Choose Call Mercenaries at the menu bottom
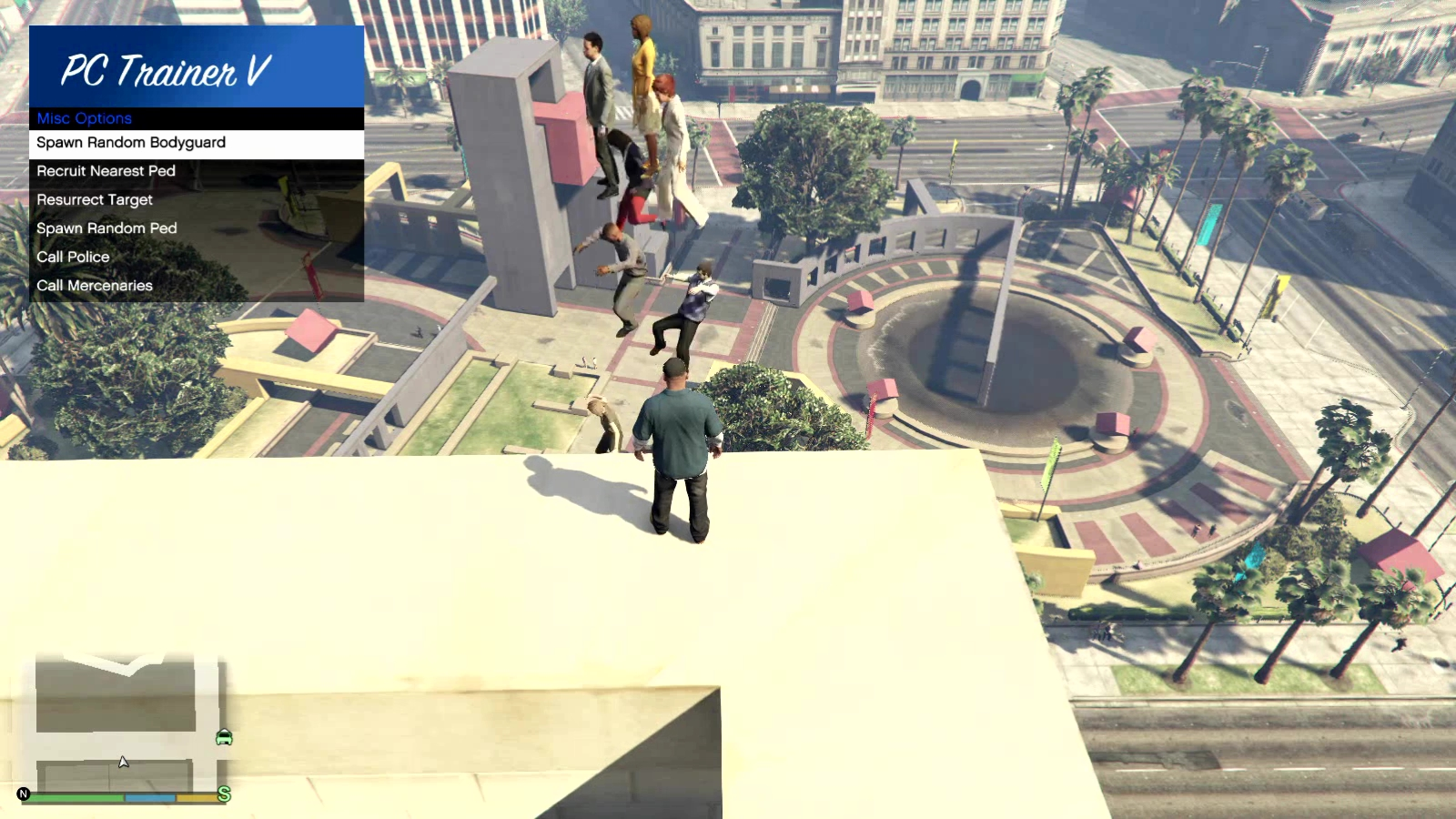The width and height of the screenshot is (1456, 819). pyautogui.click(x=95, y=286)
